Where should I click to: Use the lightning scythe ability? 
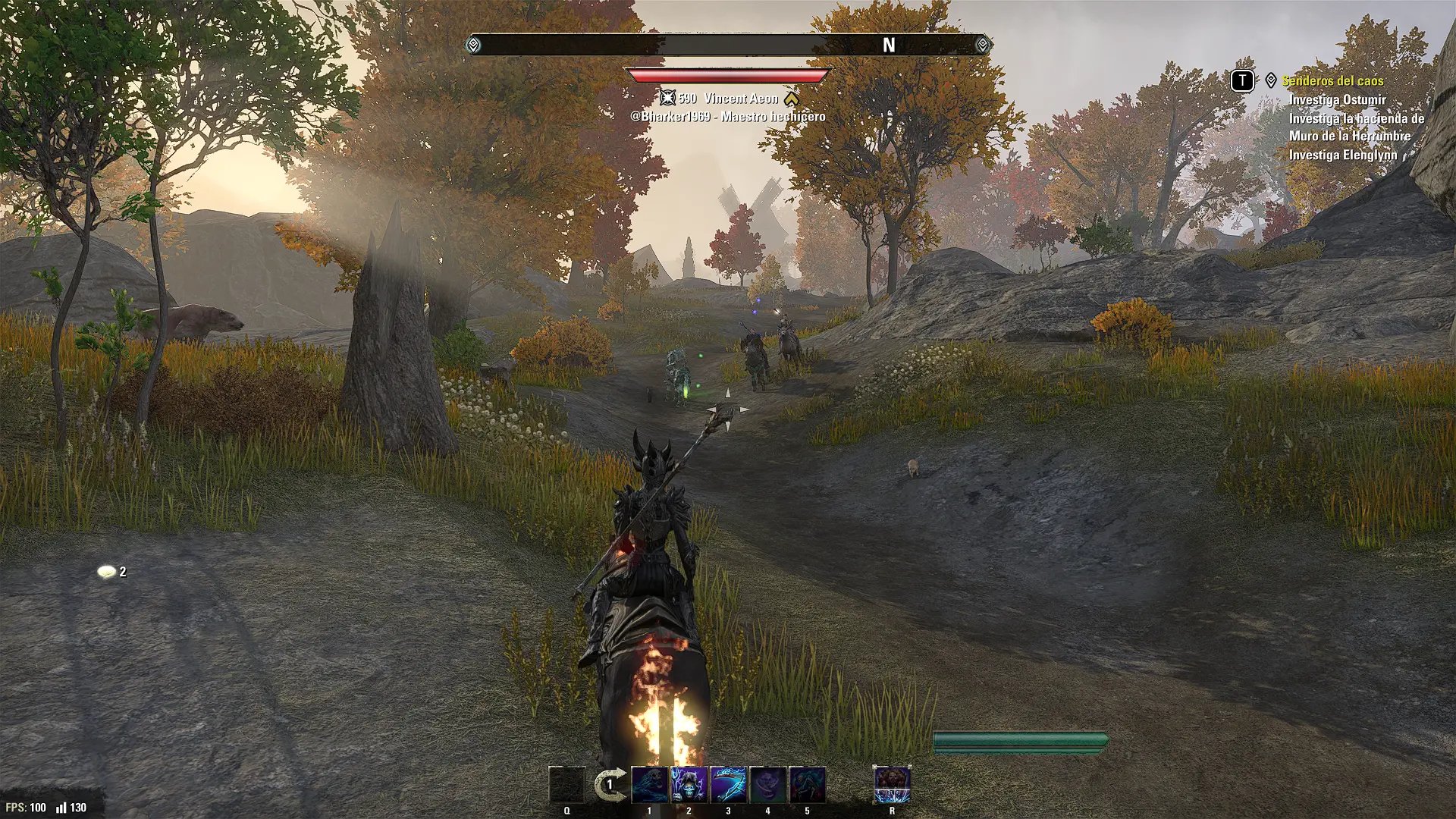click(728, 784)
